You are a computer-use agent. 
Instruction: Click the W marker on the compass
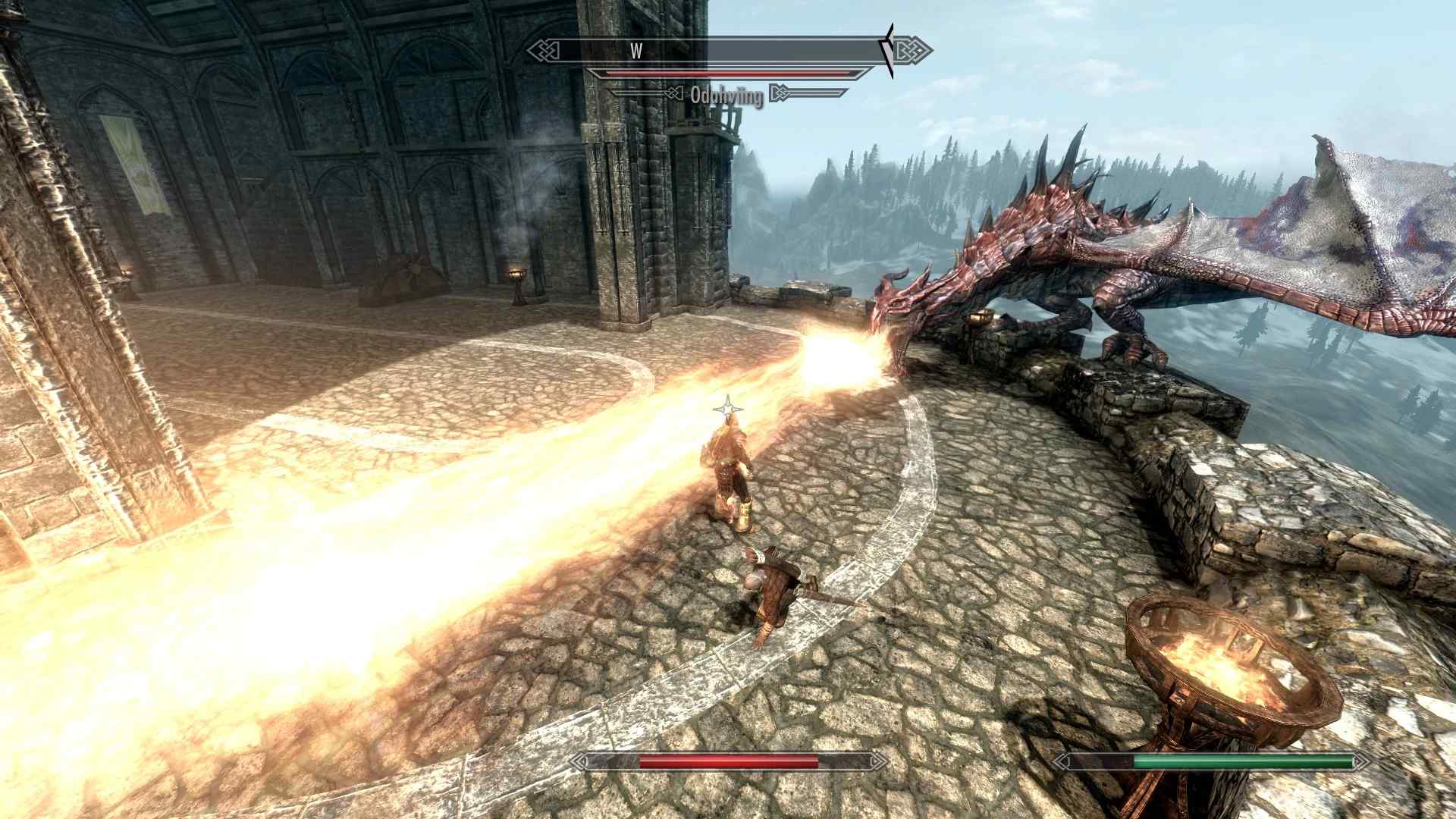pos(637,52)
